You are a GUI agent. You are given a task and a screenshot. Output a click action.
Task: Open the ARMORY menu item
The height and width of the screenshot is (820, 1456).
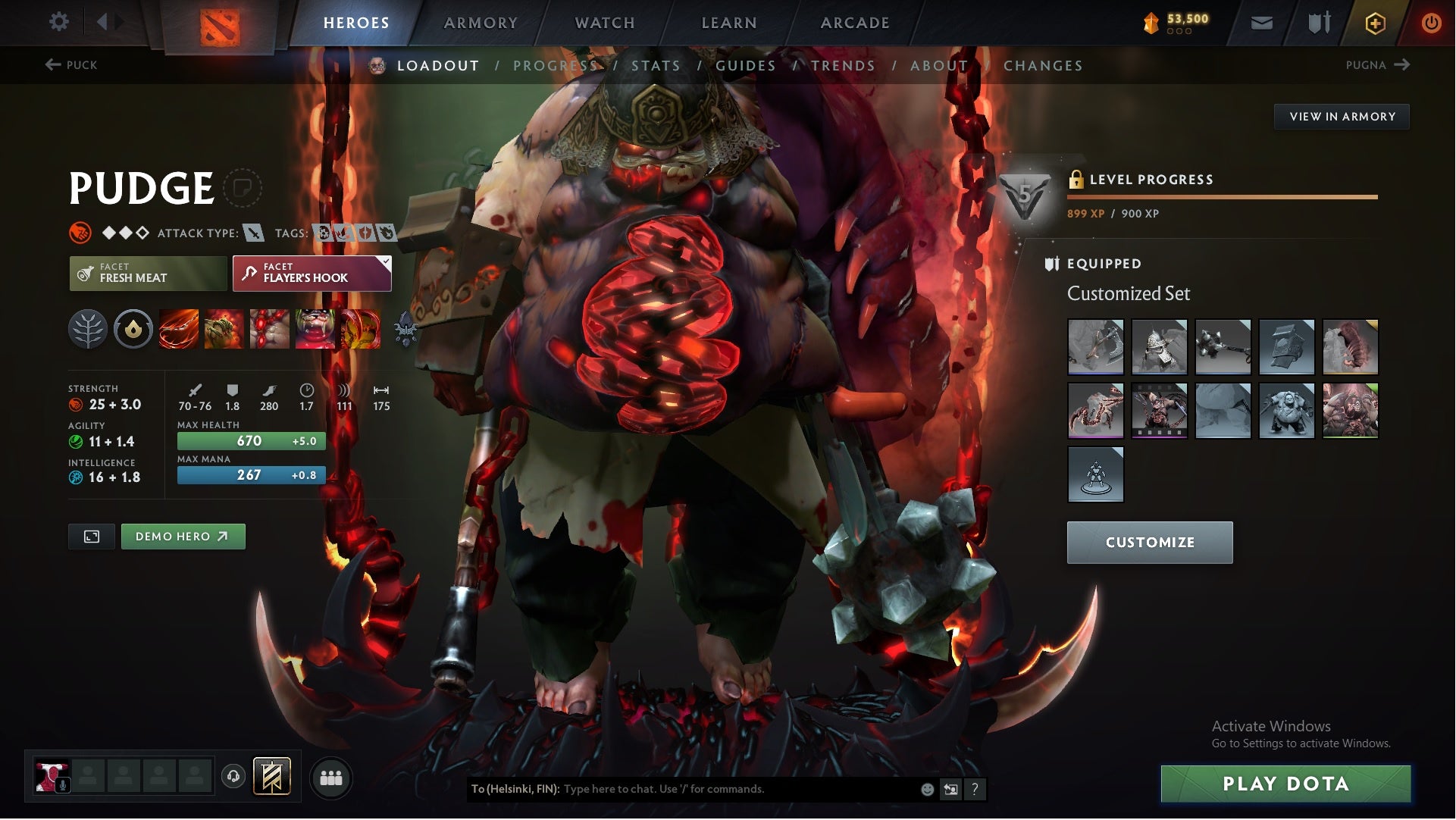pos(481,22)
